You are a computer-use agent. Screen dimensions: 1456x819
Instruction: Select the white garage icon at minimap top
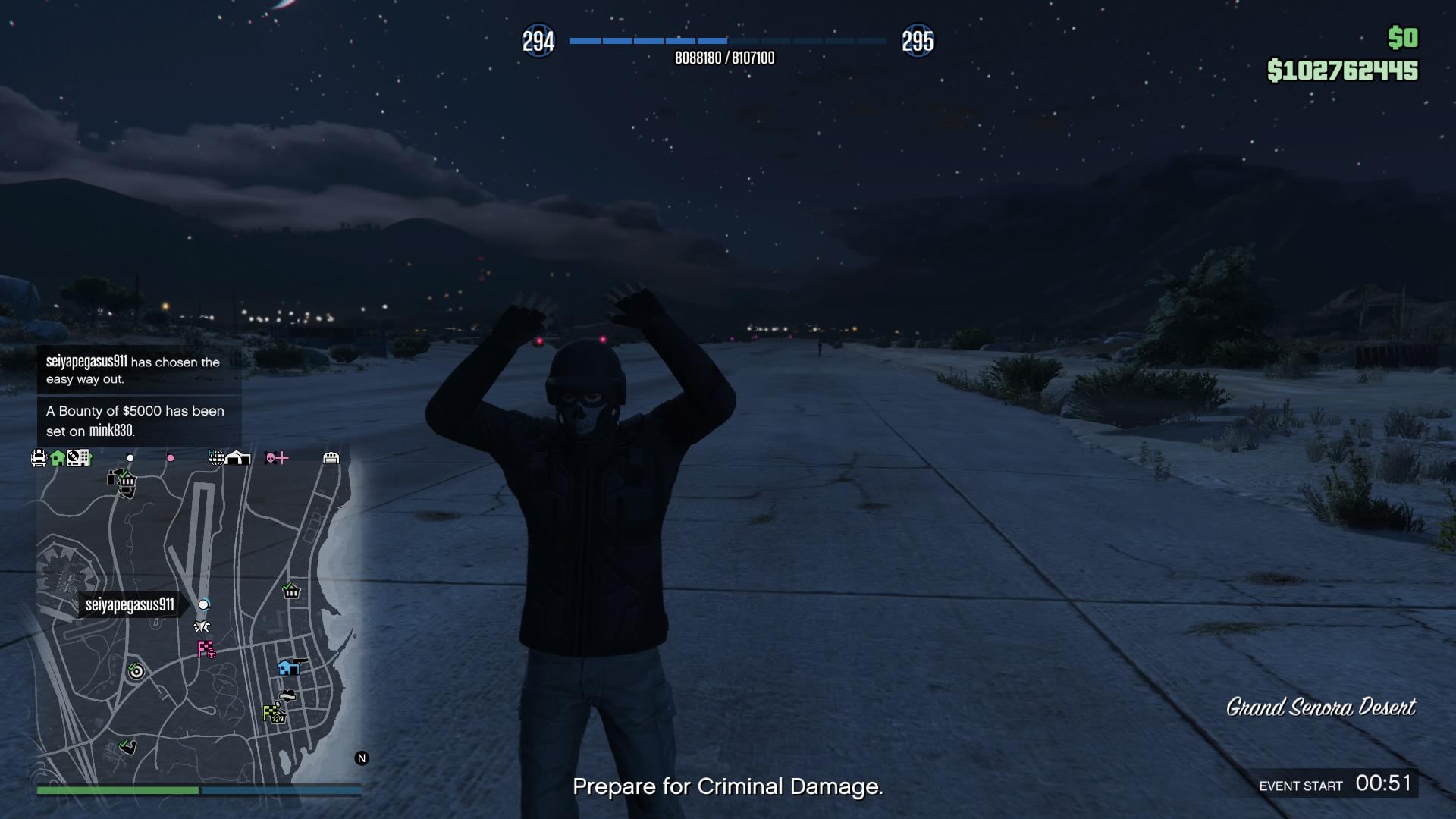331,457
